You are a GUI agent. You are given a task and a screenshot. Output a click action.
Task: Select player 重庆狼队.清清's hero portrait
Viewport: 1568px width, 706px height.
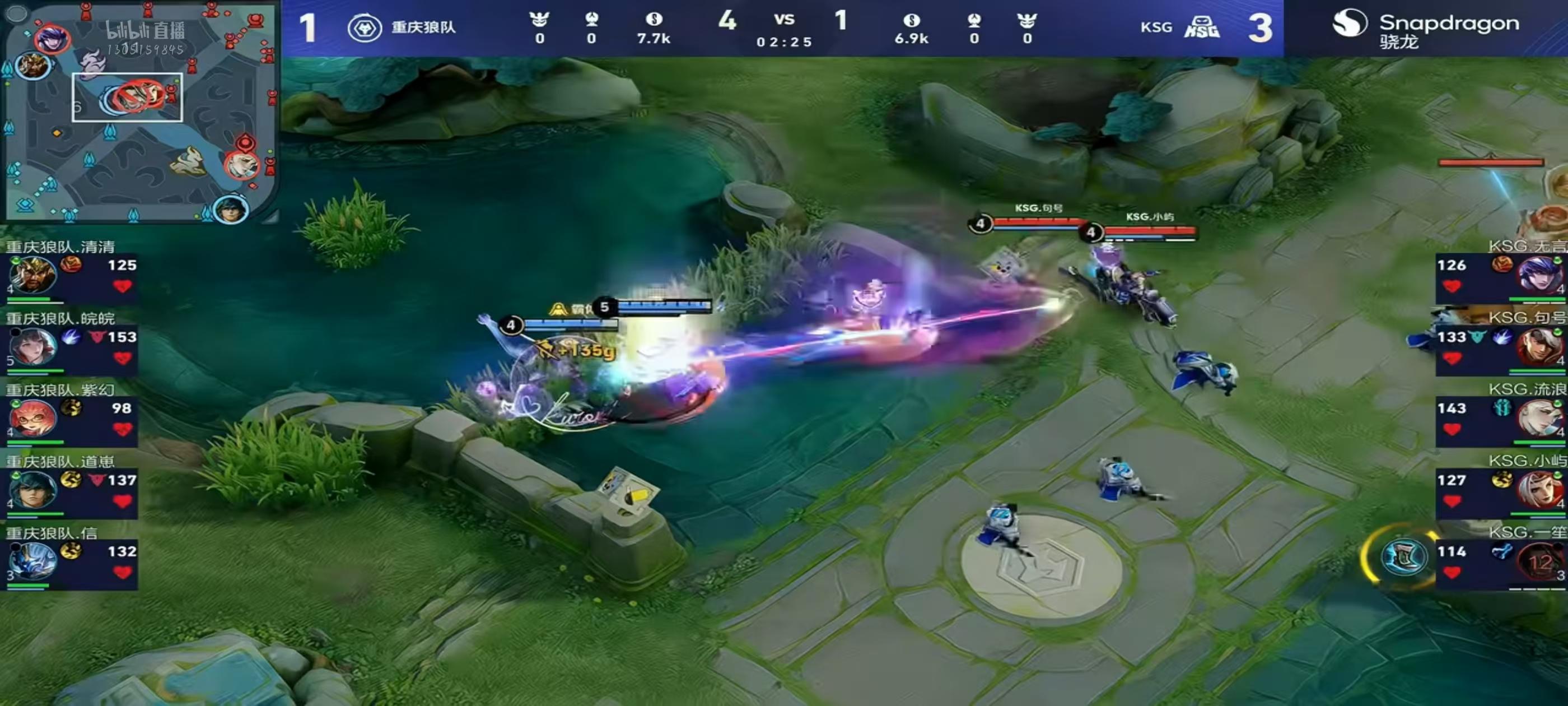(32, 275)
